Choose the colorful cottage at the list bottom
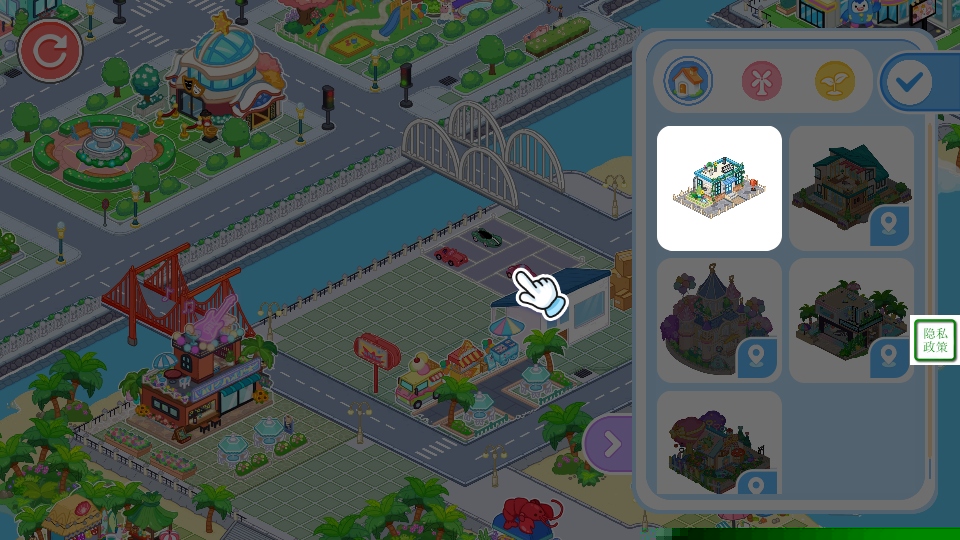The height and width of the screenshot is (540, 960). pos(719,442)
